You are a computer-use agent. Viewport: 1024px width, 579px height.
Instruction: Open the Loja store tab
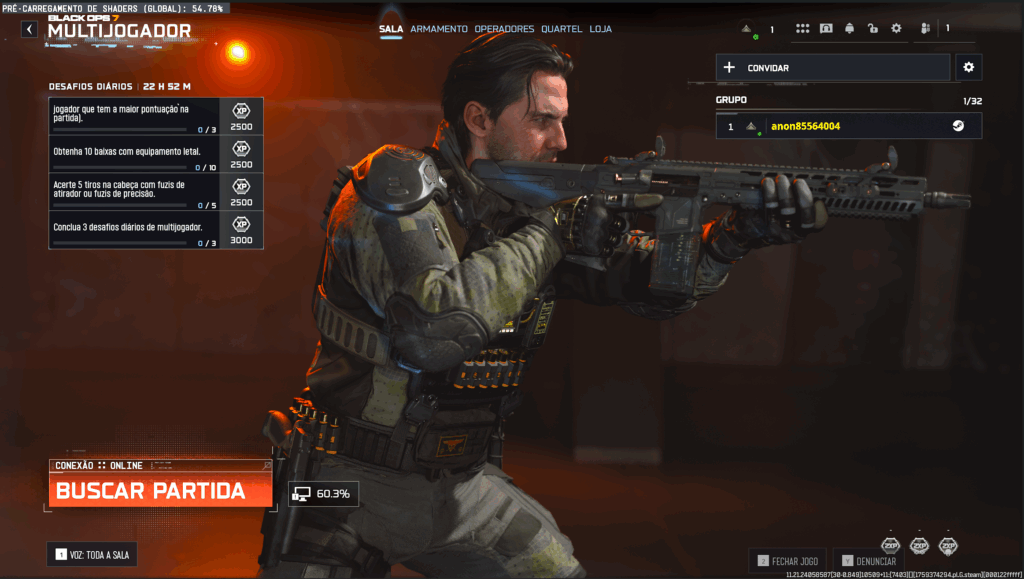click(601, 29)
